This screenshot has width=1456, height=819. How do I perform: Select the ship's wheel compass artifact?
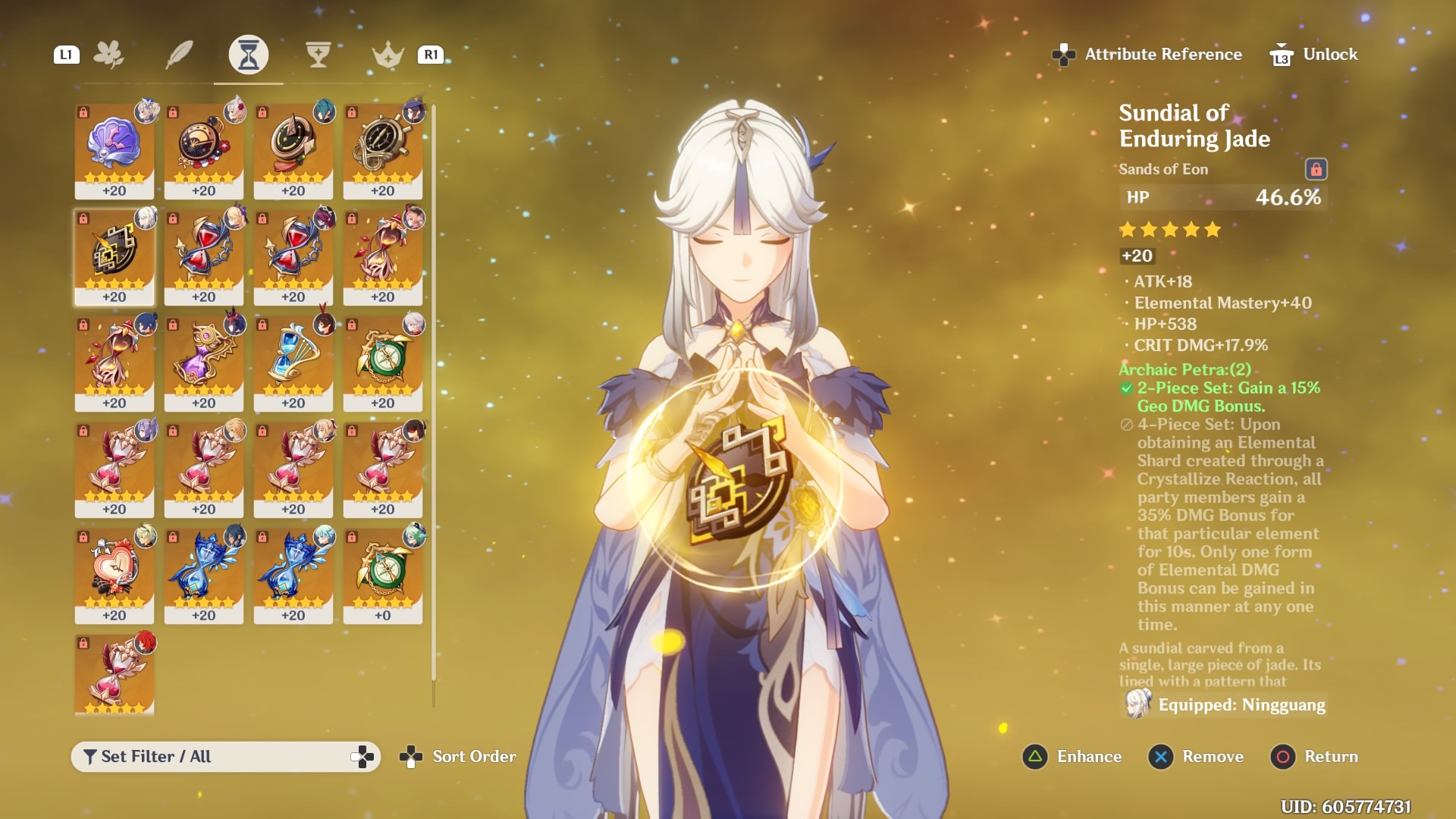click(x=383, y=150)
